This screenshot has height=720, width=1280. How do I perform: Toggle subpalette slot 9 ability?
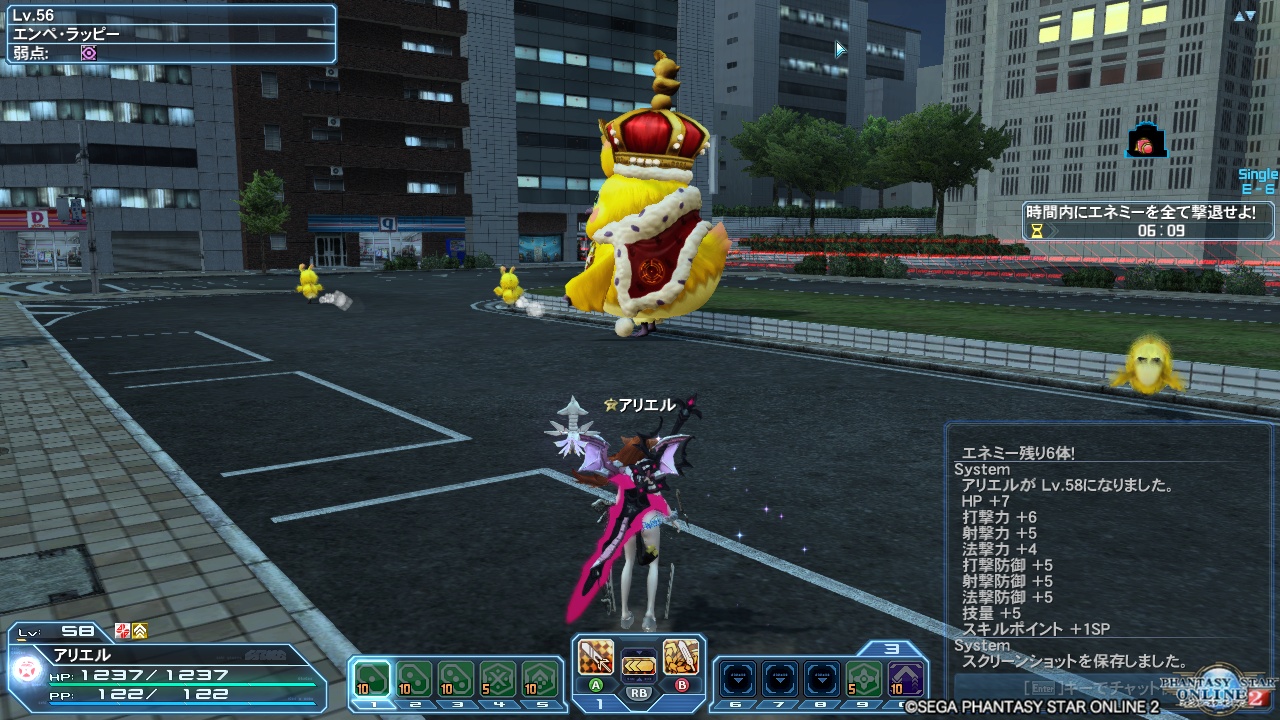pos(864,678)
